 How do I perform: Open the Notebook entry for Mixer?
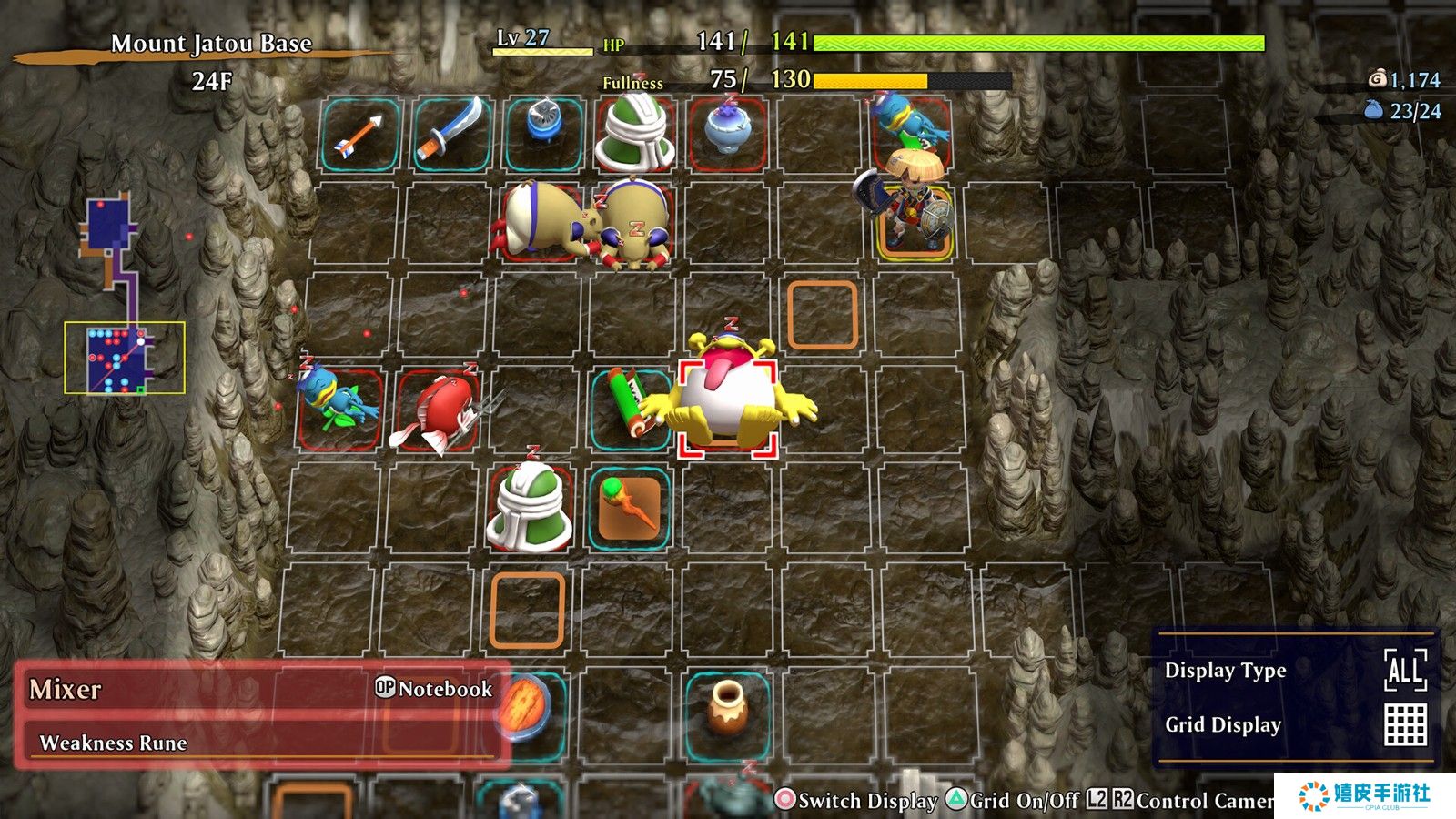tap(434, 689)
